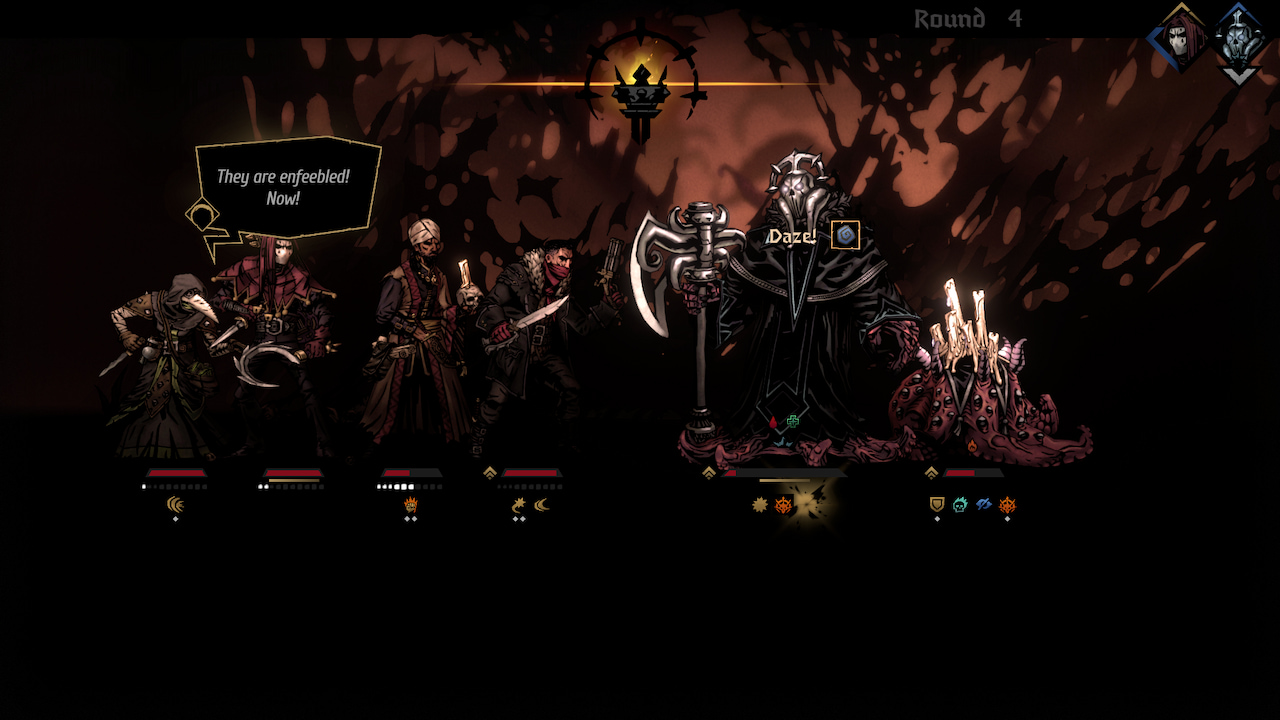Inspect the Daze token icon
This screenshot has height=720, width=1280.
click(845, 235)
